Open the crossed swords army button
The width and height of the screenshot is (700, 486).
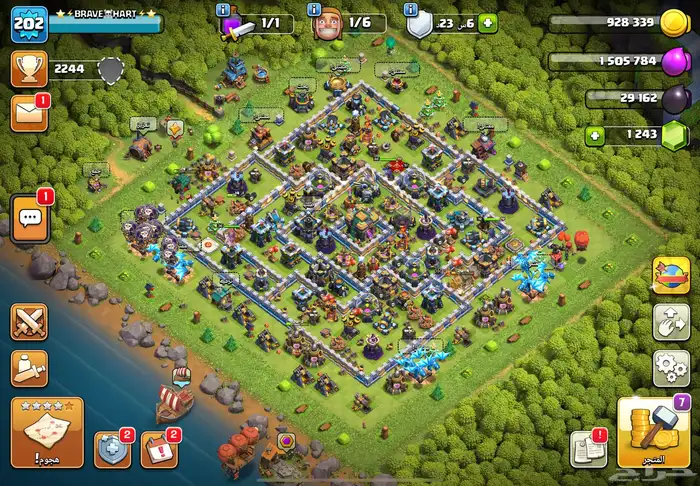click(29, 322)
